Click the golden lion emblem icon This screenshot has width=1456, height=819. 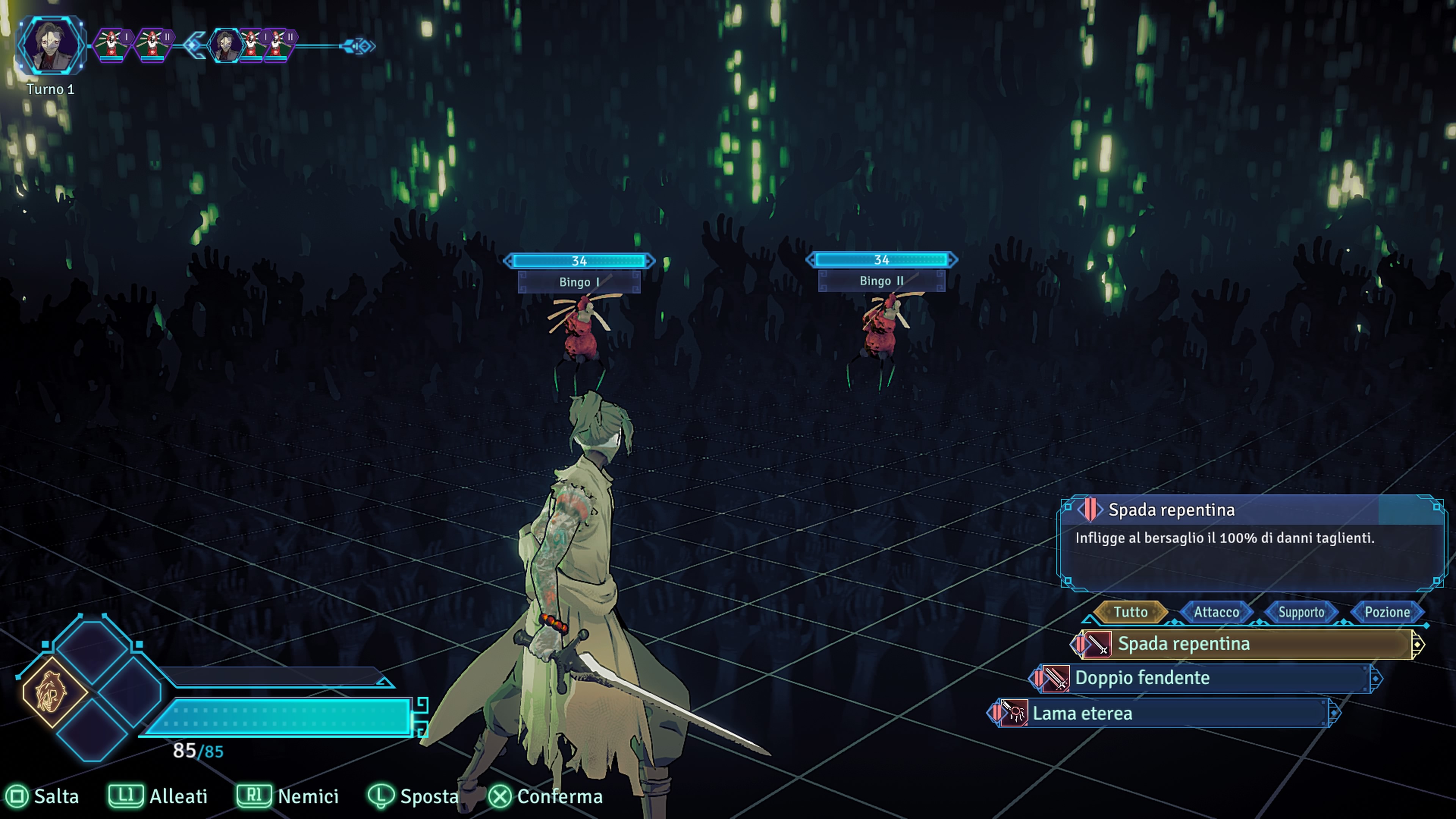tap(52, 692)
